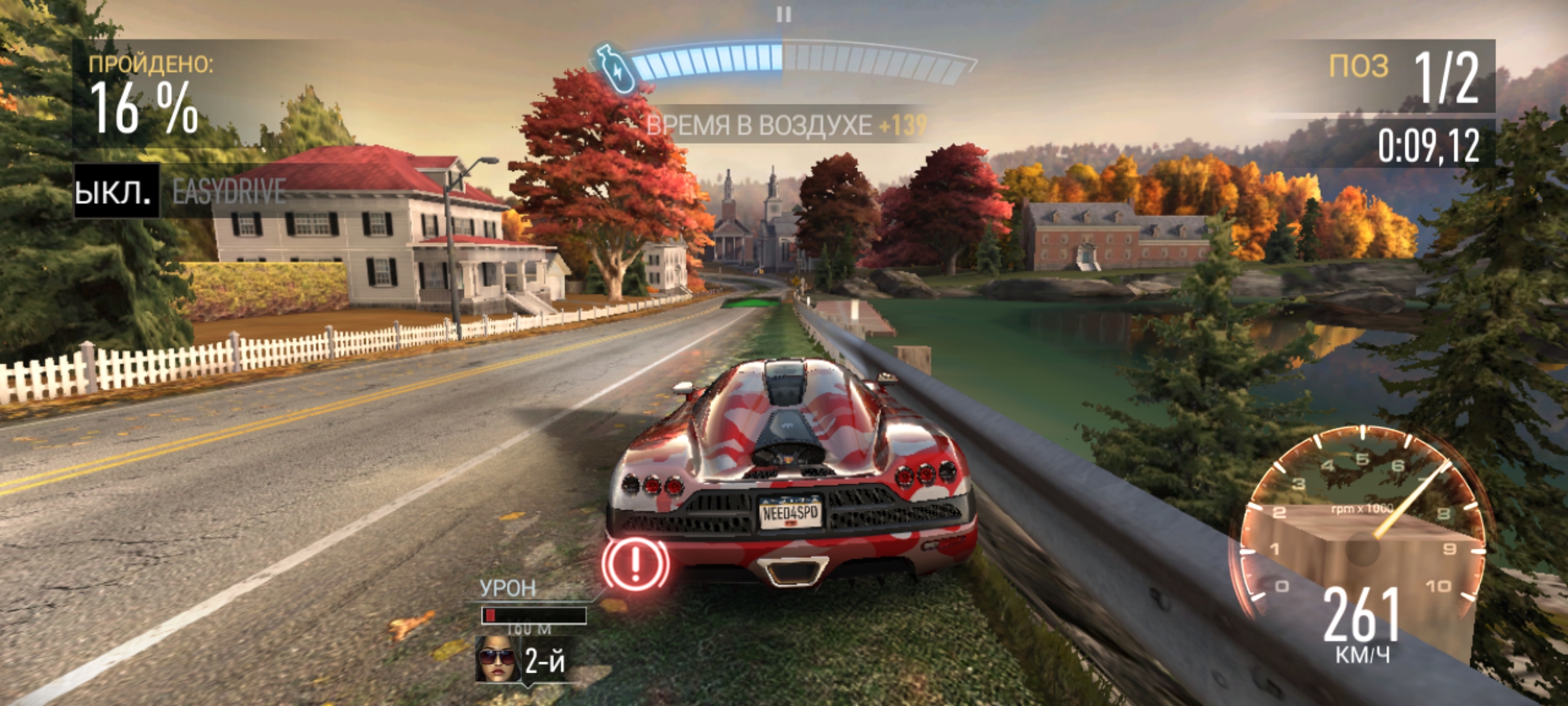Activate the nitro bottle icon
The height and width of the screenshot is (706, 1568).
[x=615, y=67]
